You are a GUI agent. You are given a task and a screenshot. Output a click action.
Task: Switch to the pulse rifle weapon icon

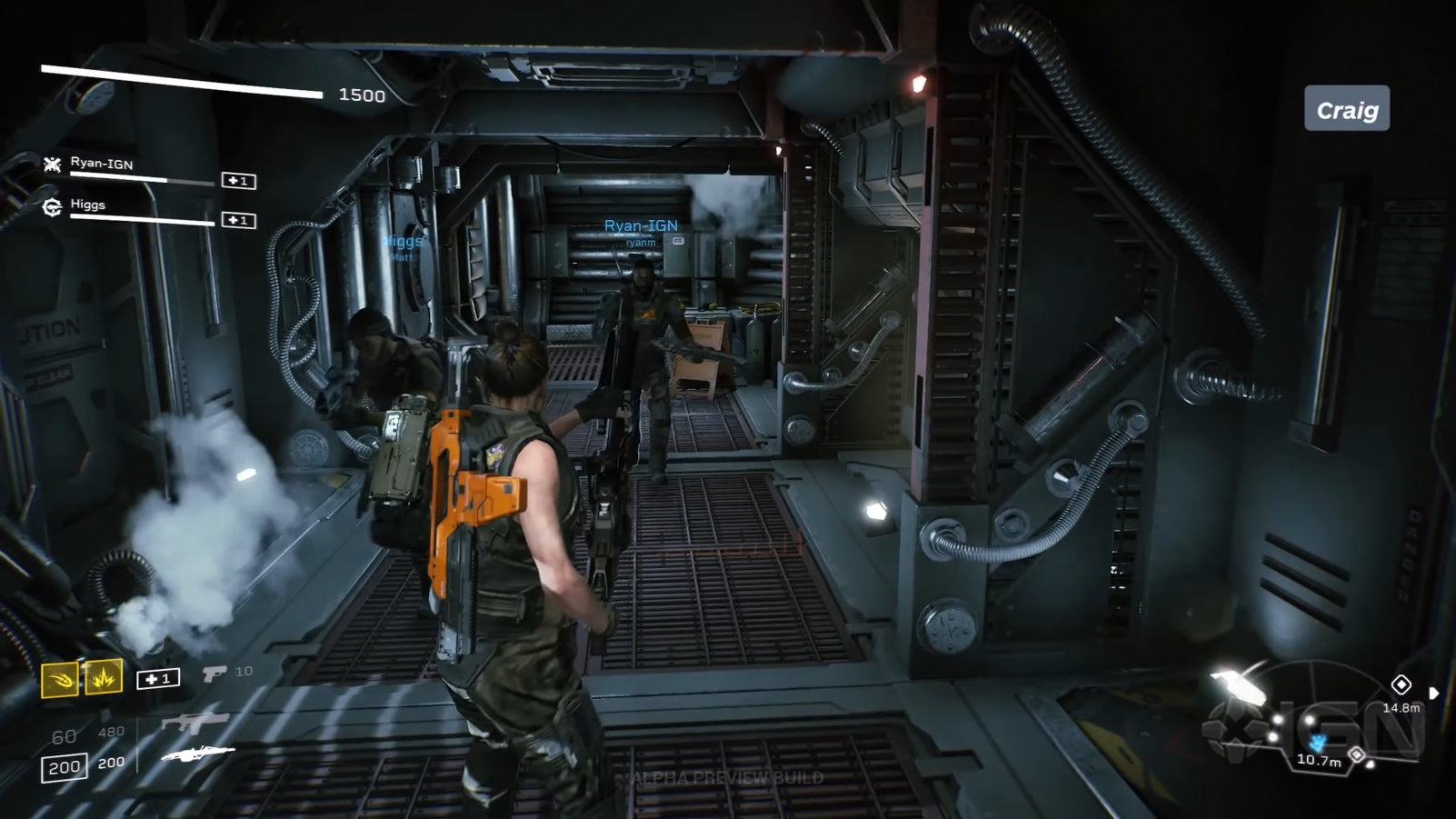click(194, 723)
